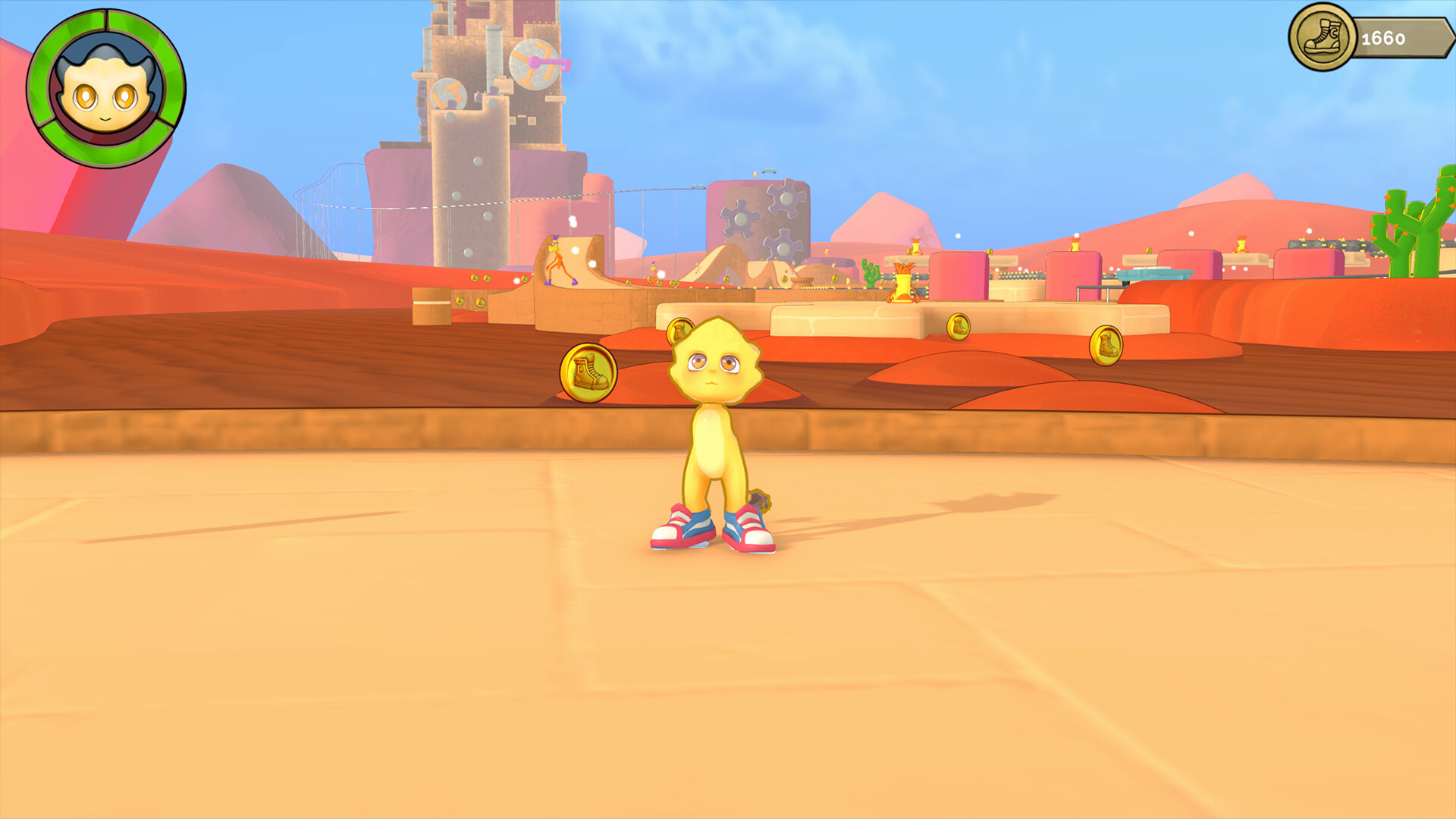Click the character portrait in the green ring
This screenshot has height=819, width=1456.
click(x=104, y=89)
